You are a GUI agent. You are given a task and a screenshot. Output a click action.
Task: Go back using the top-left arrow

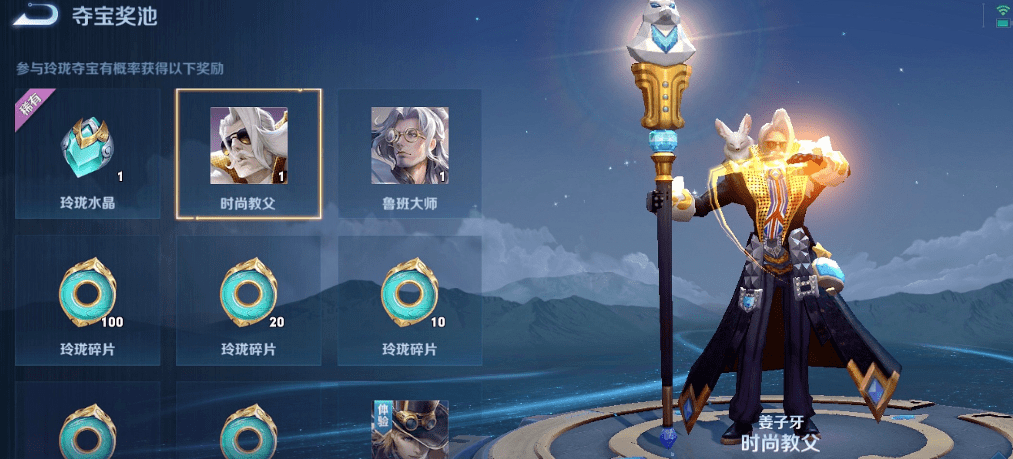pos(37,16)
